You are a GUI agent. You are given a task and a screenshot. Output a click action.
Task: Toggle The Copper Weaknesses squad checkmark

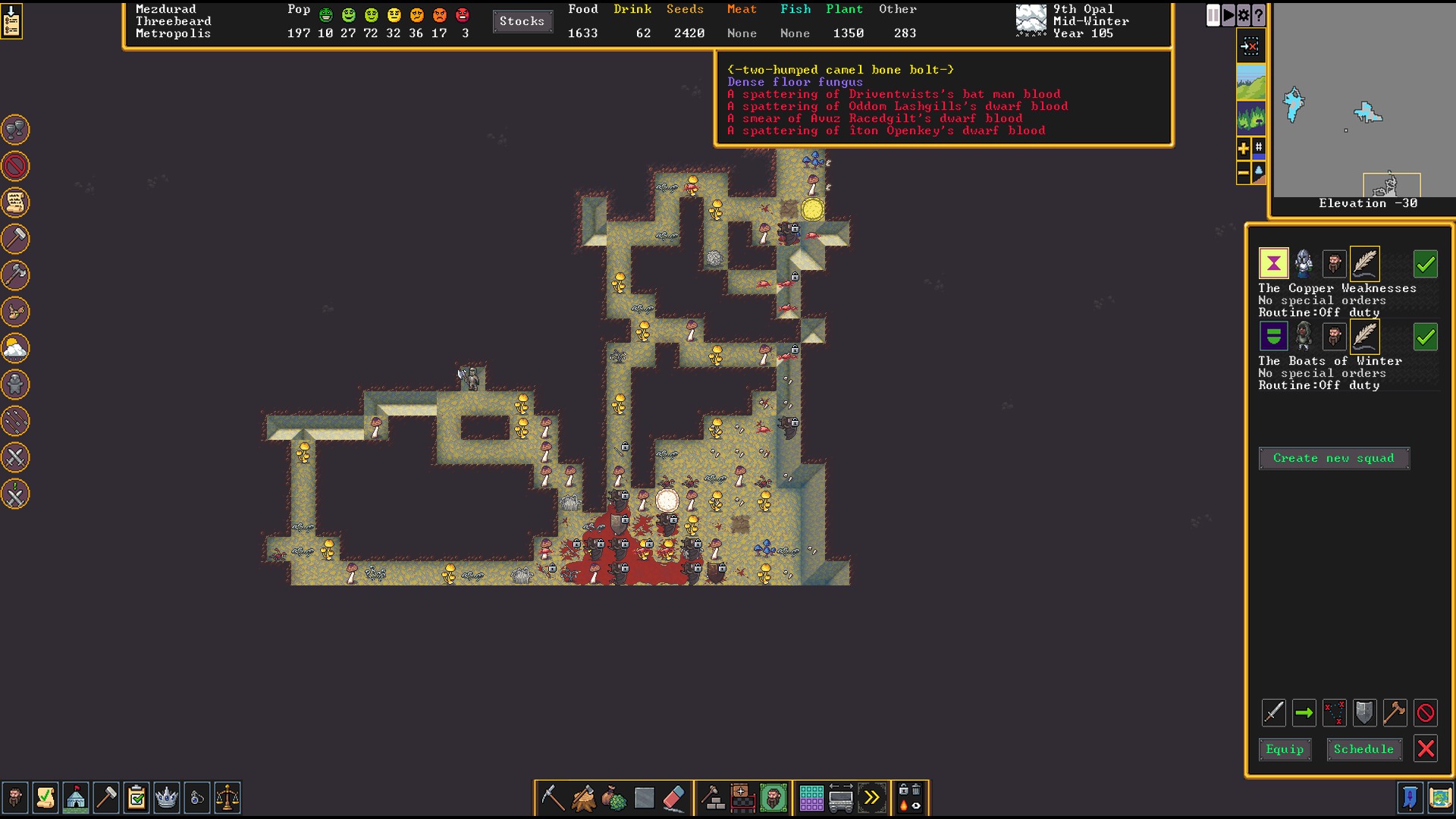(1426, 264)
